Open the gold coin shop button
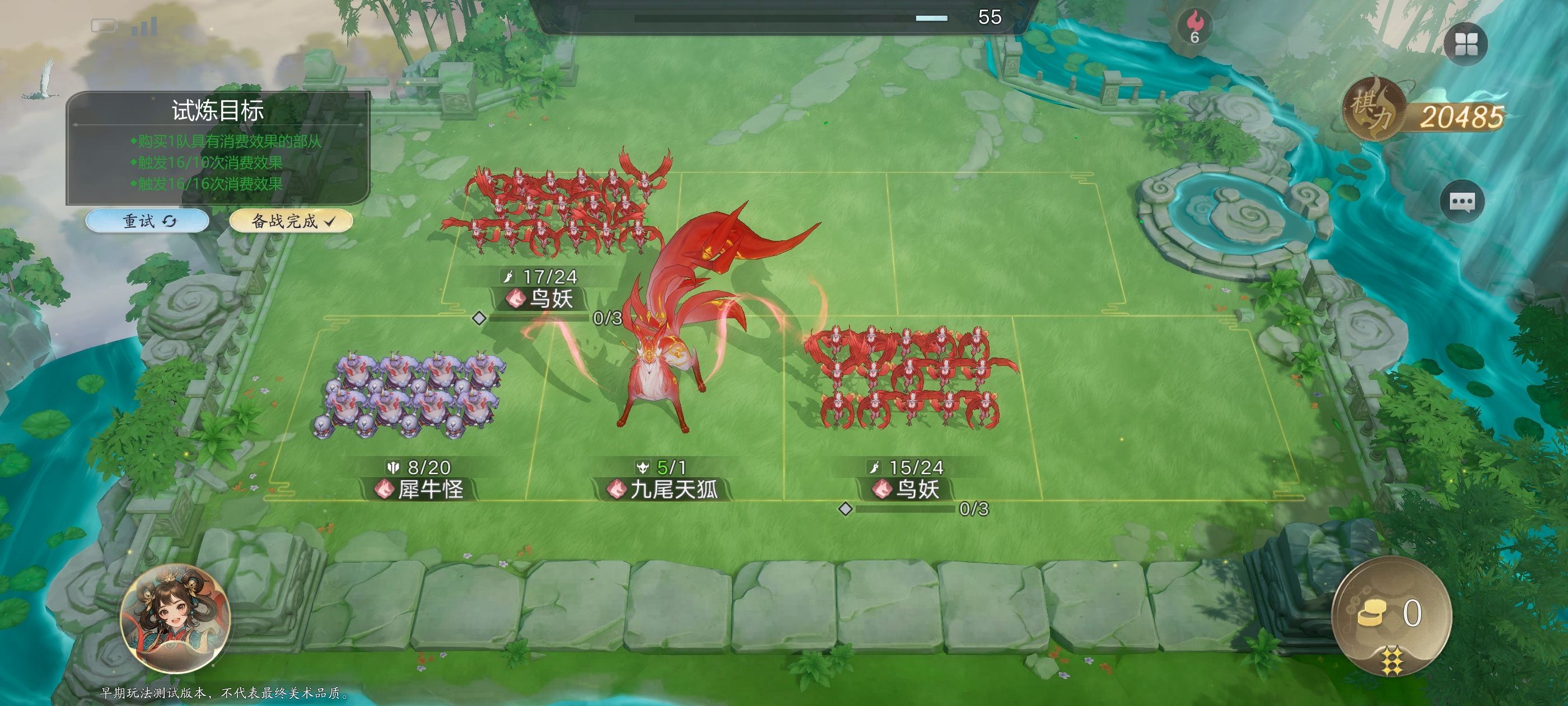Screen dimensions: 1568x706 1392,614
